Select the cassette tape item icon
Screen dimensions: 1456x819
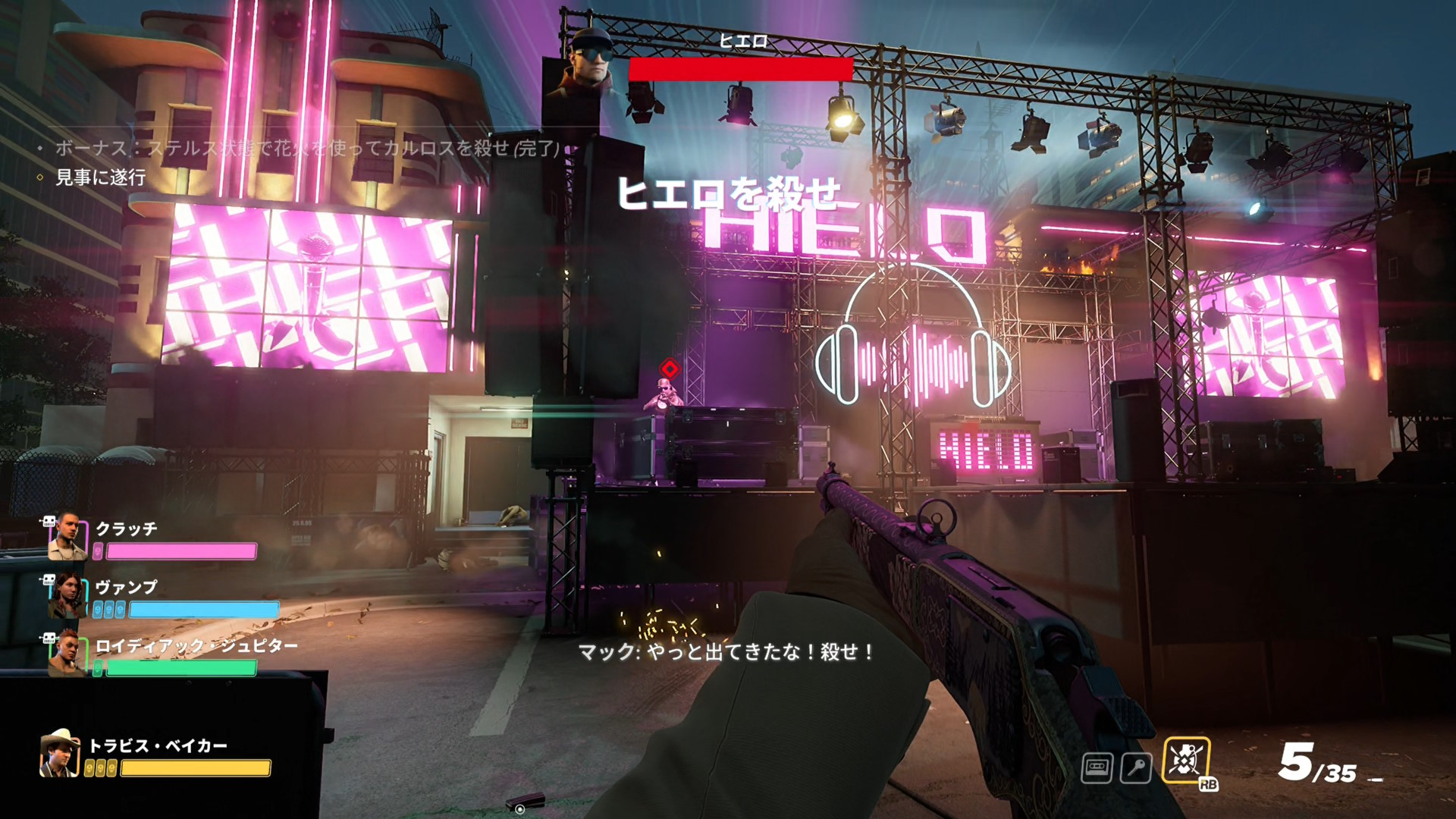pyautogui.click(x=1097, y=768)
